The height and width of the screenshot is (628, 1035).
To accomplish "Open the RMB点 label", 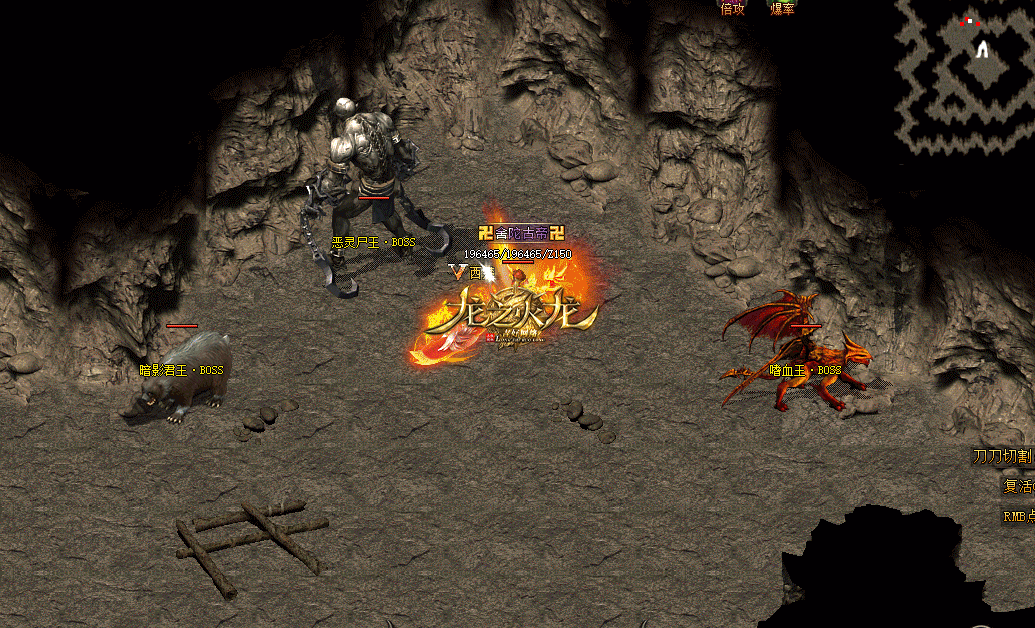I will tap(1017, 517).
